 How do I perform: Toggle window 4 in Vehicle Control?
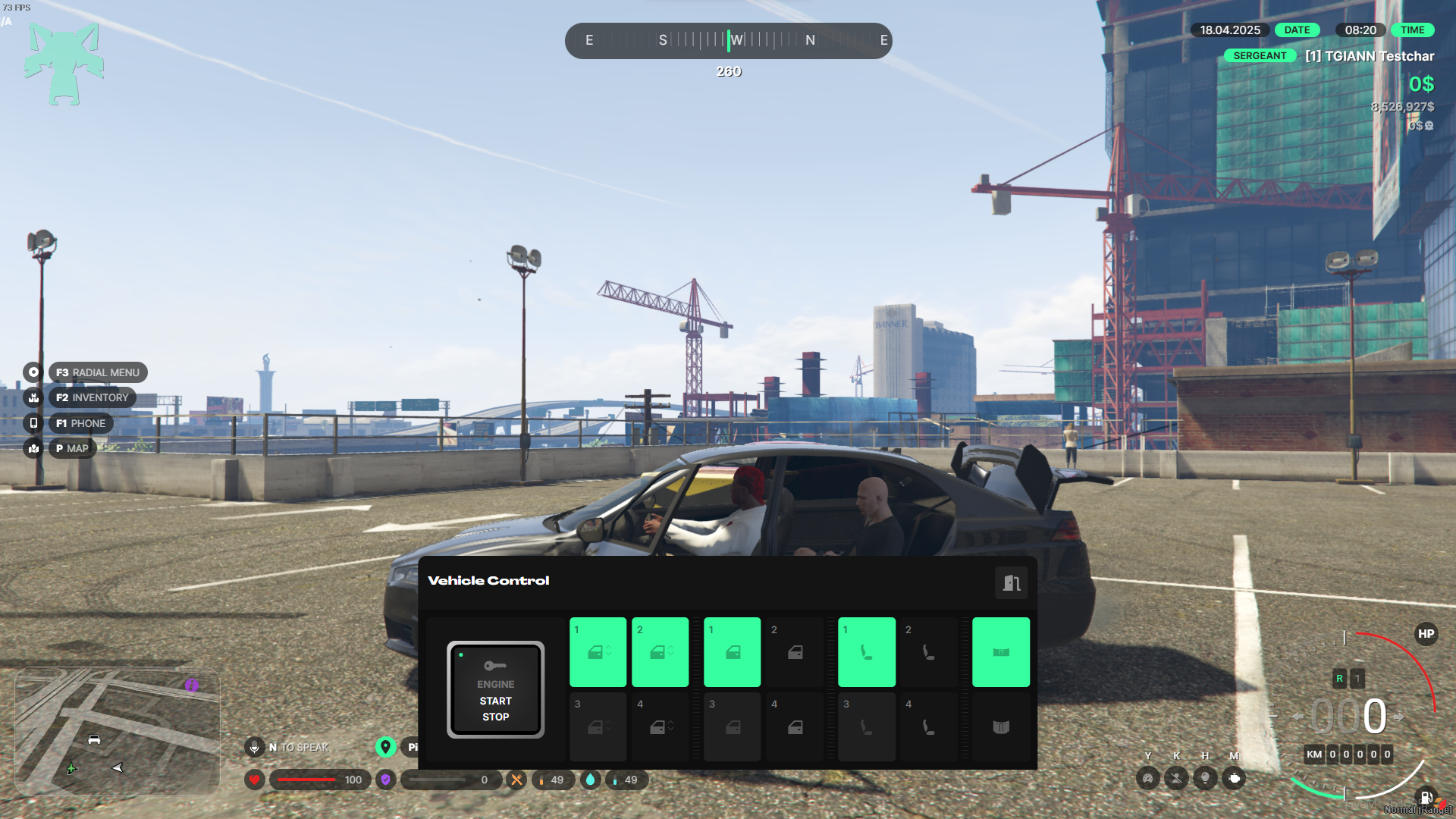[x=660, y=726]
